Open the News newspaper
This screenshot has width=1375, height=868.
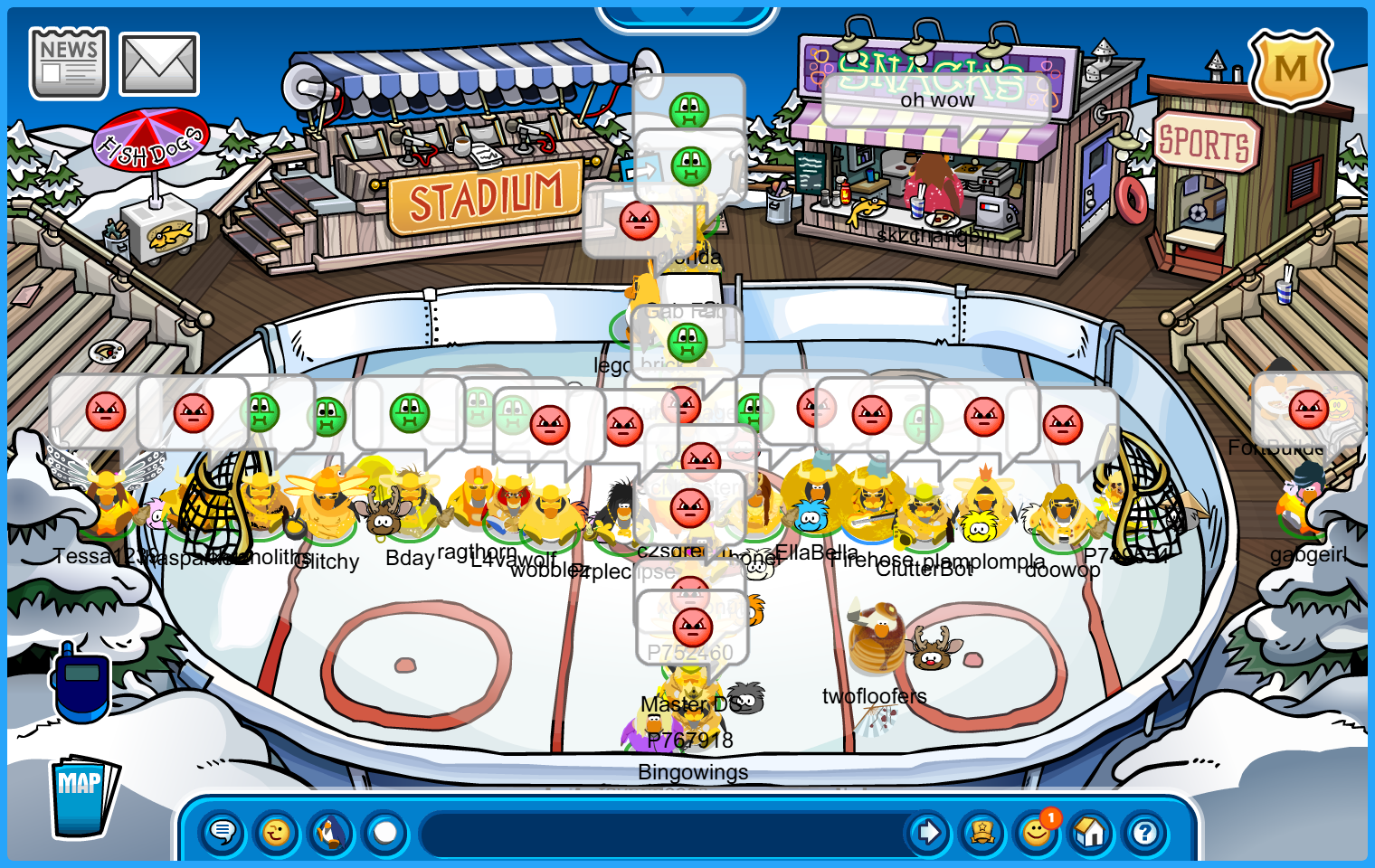point(69,62)
